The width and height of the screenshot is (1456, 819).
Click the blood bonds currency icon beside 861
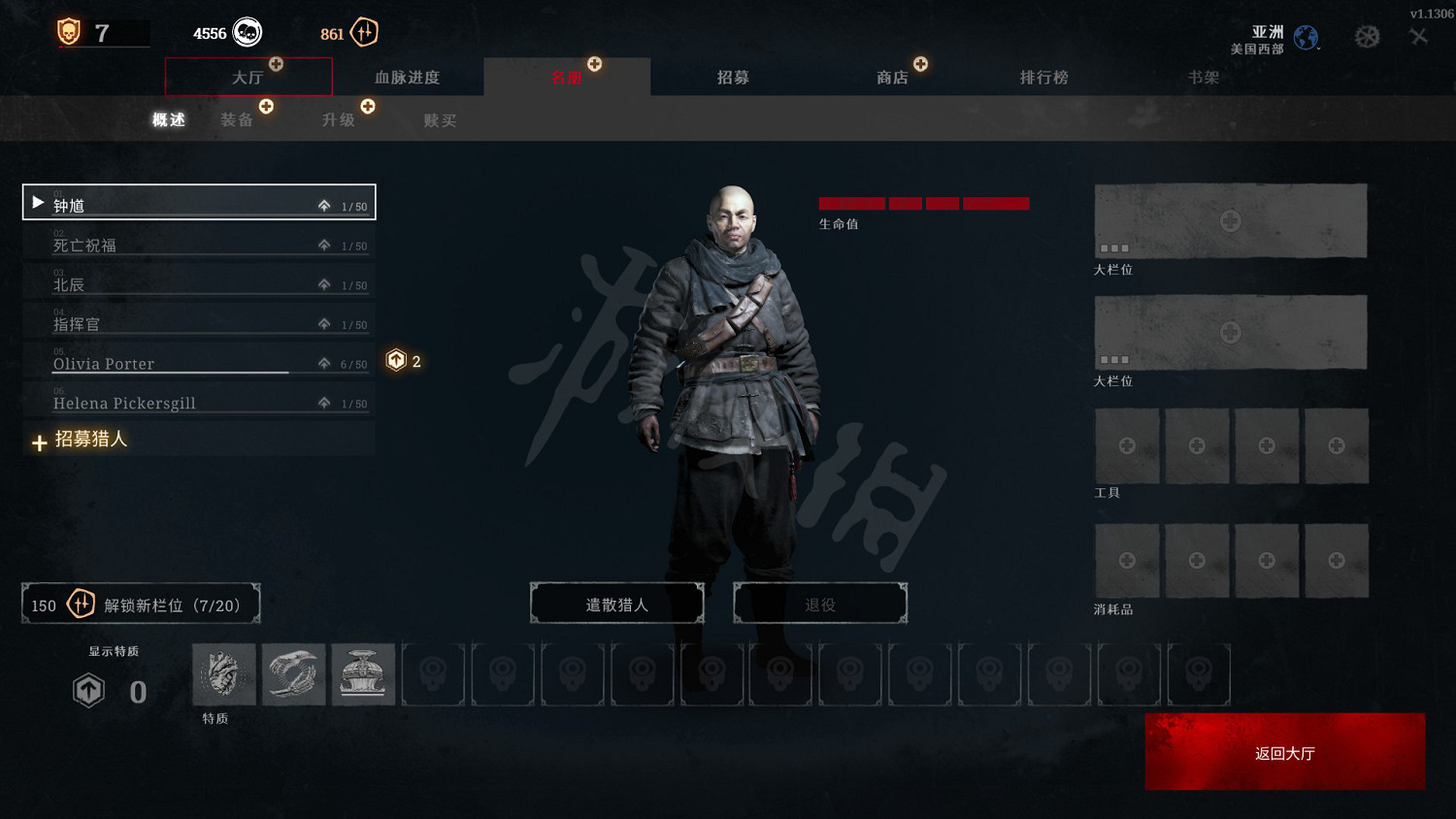pos(363,32)
